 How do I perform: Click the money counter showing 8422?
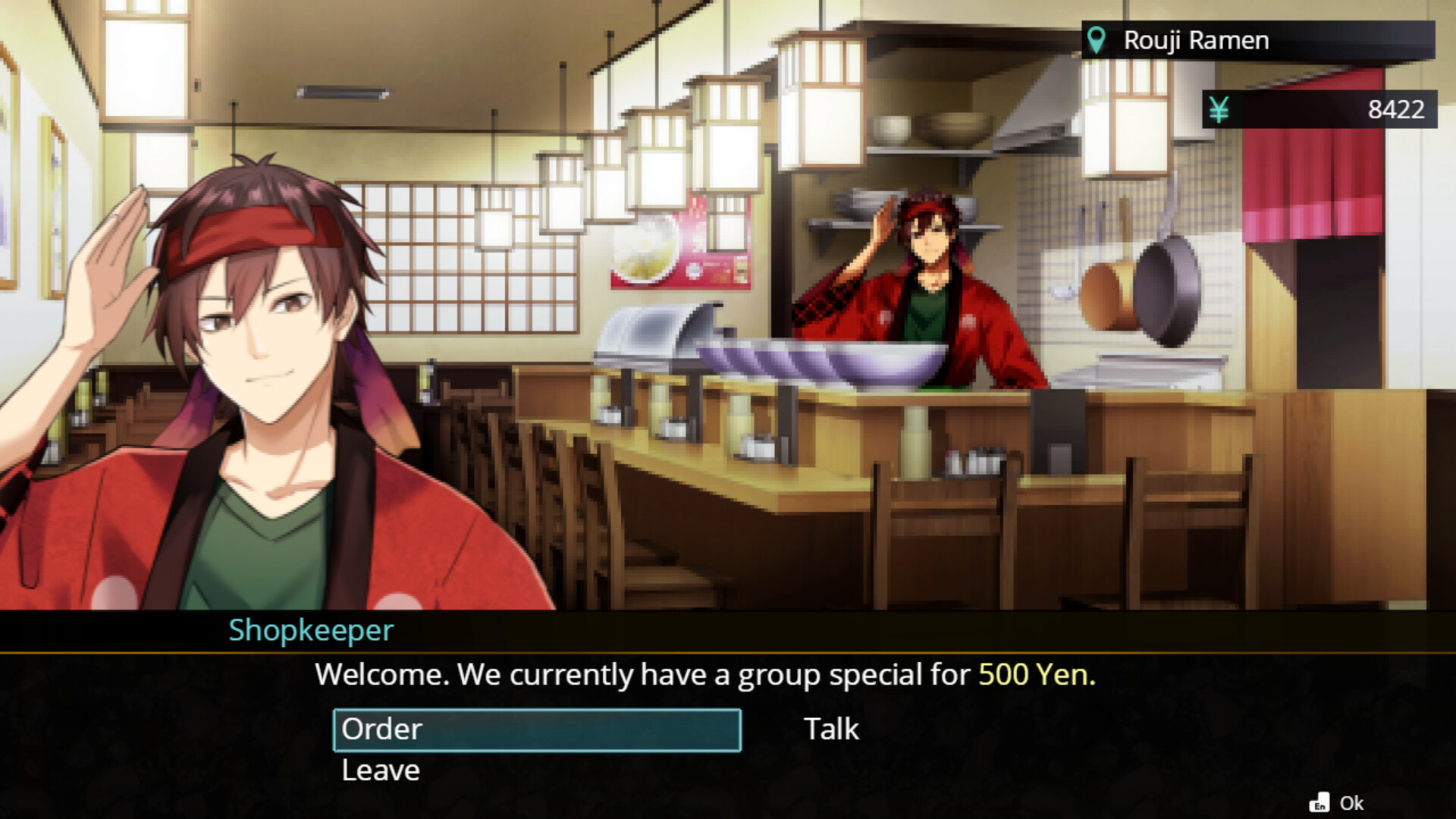[x=1398, y=110]
